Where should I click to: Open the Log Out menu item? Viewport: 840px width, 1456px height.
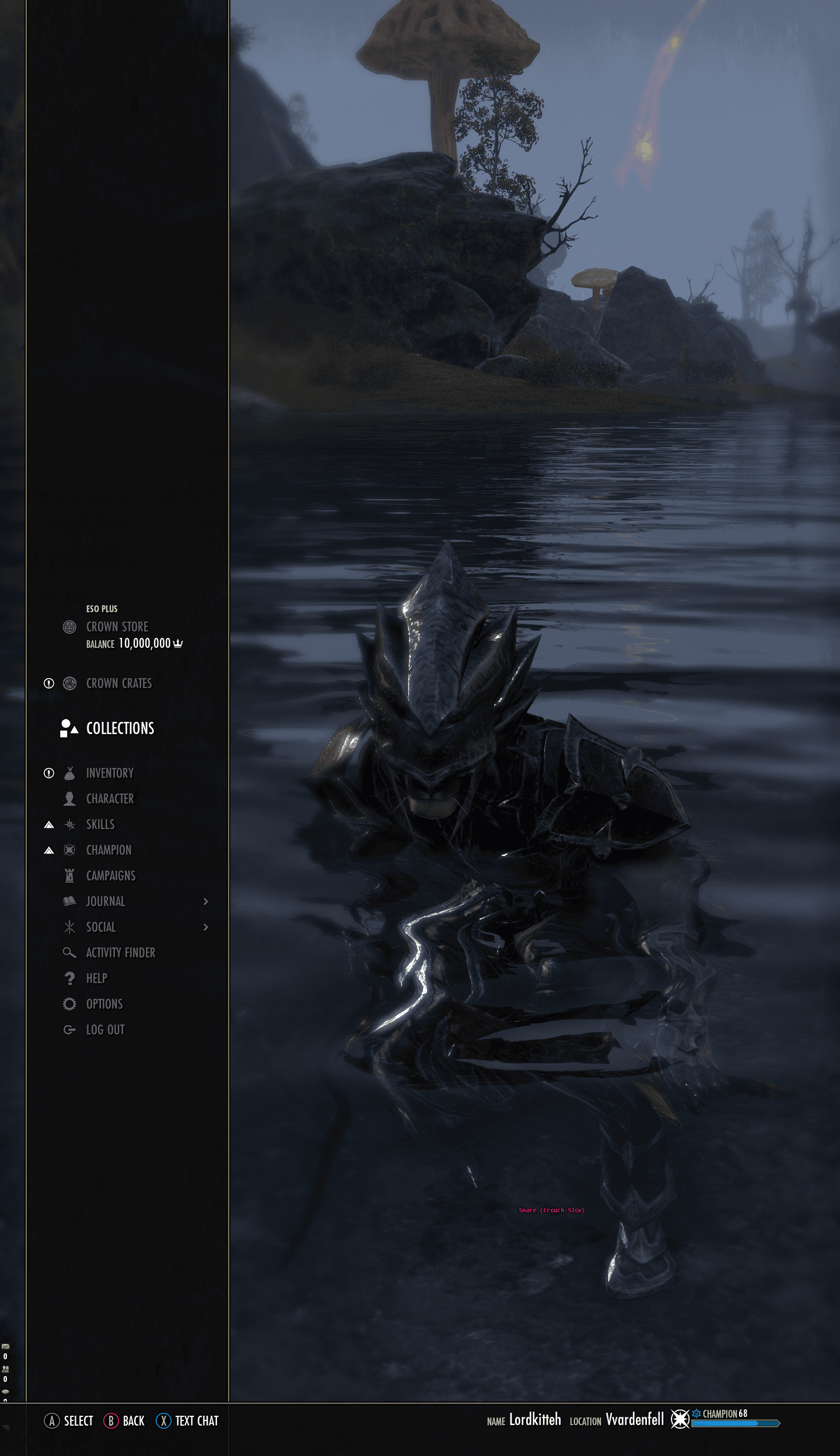coord(69,1029)
